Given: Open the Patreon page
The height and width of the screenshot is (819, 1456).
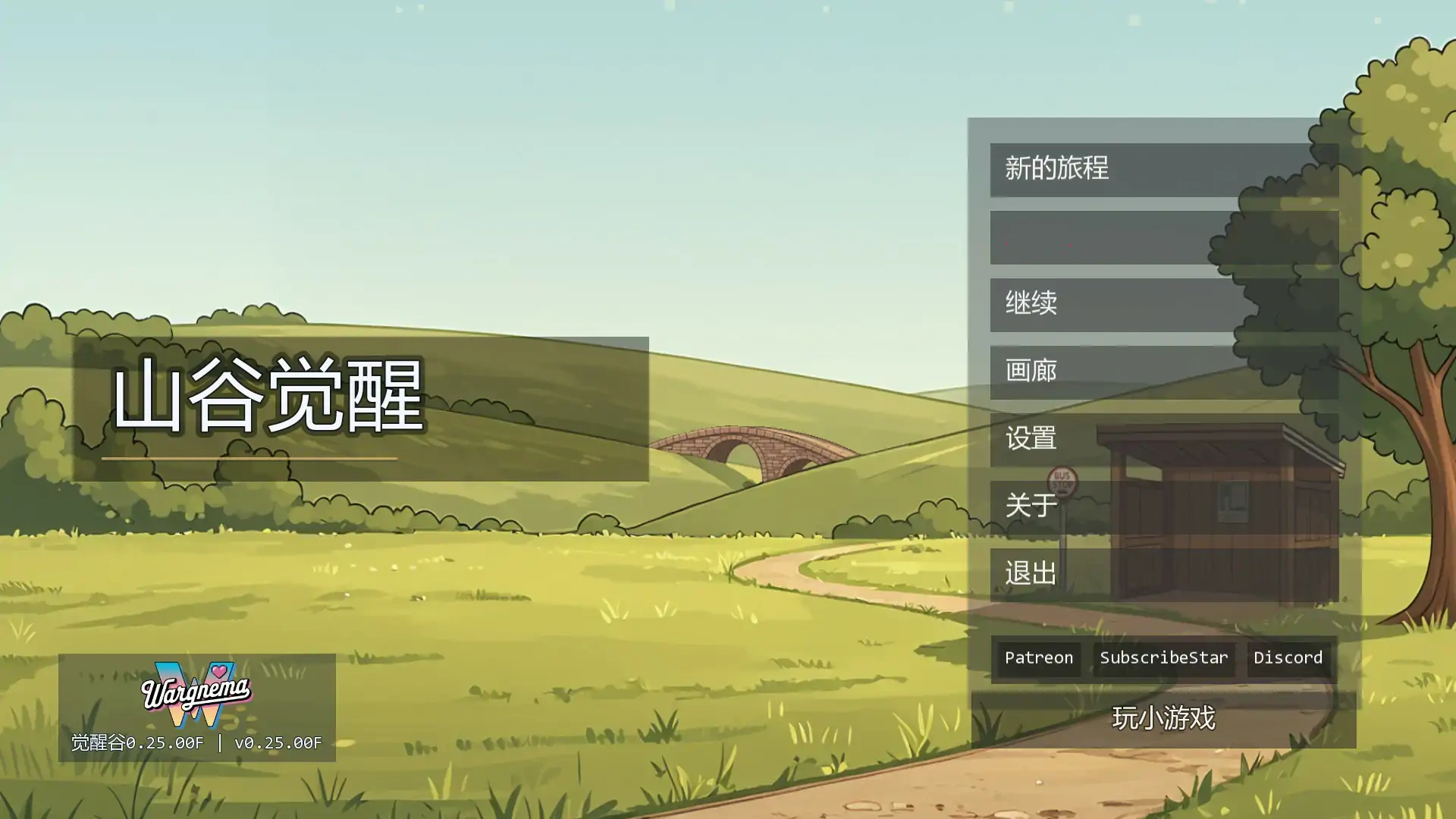Looking at the screenshot, I should click(1037, 657).
